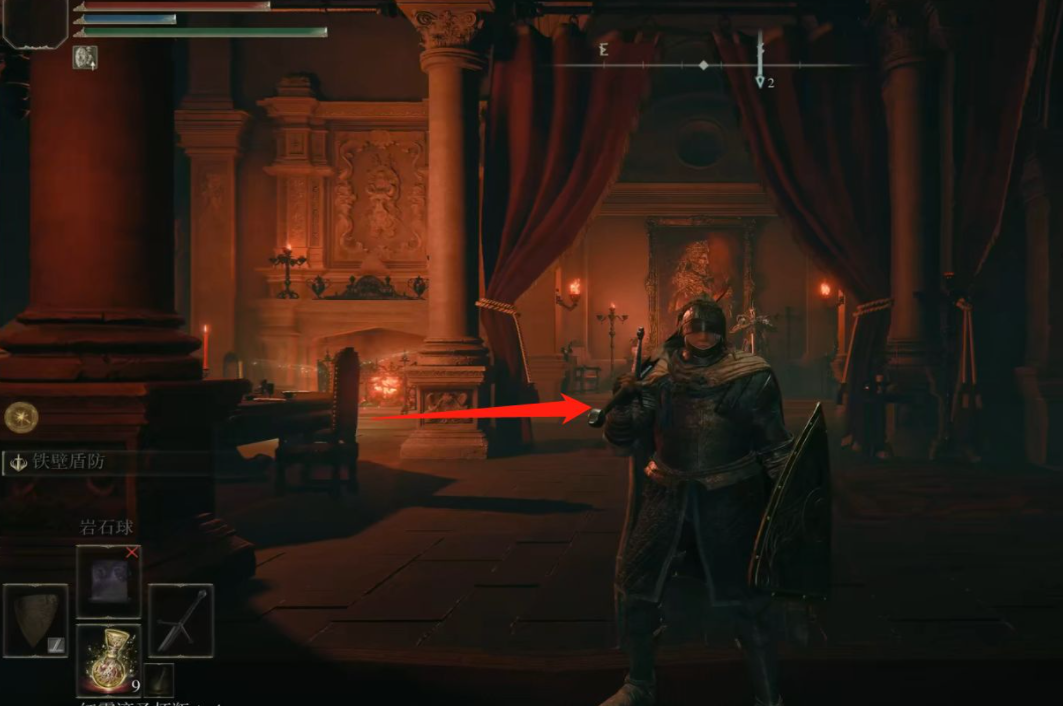
Task: Activate the 铁壁盾防 shield skill
Action: point(67,462)
